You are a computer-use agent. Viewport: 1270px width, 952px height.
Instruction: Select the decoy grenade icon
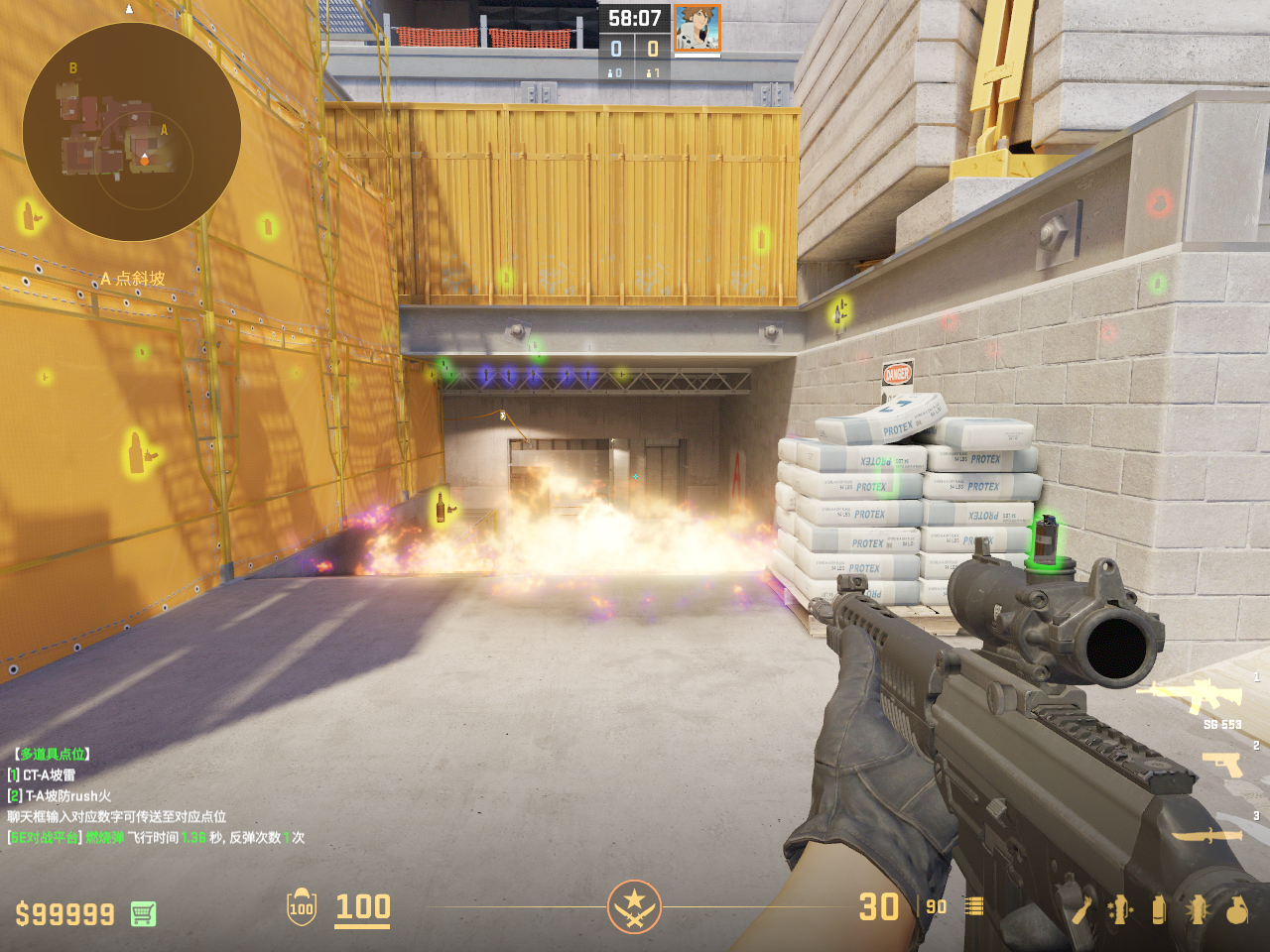pos(1120,909)
